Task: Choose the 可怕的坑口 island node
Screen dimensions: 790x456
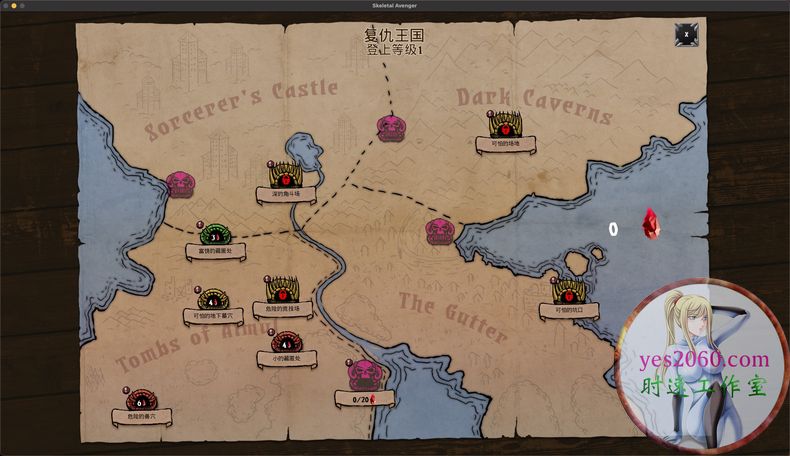Action: 569,293
